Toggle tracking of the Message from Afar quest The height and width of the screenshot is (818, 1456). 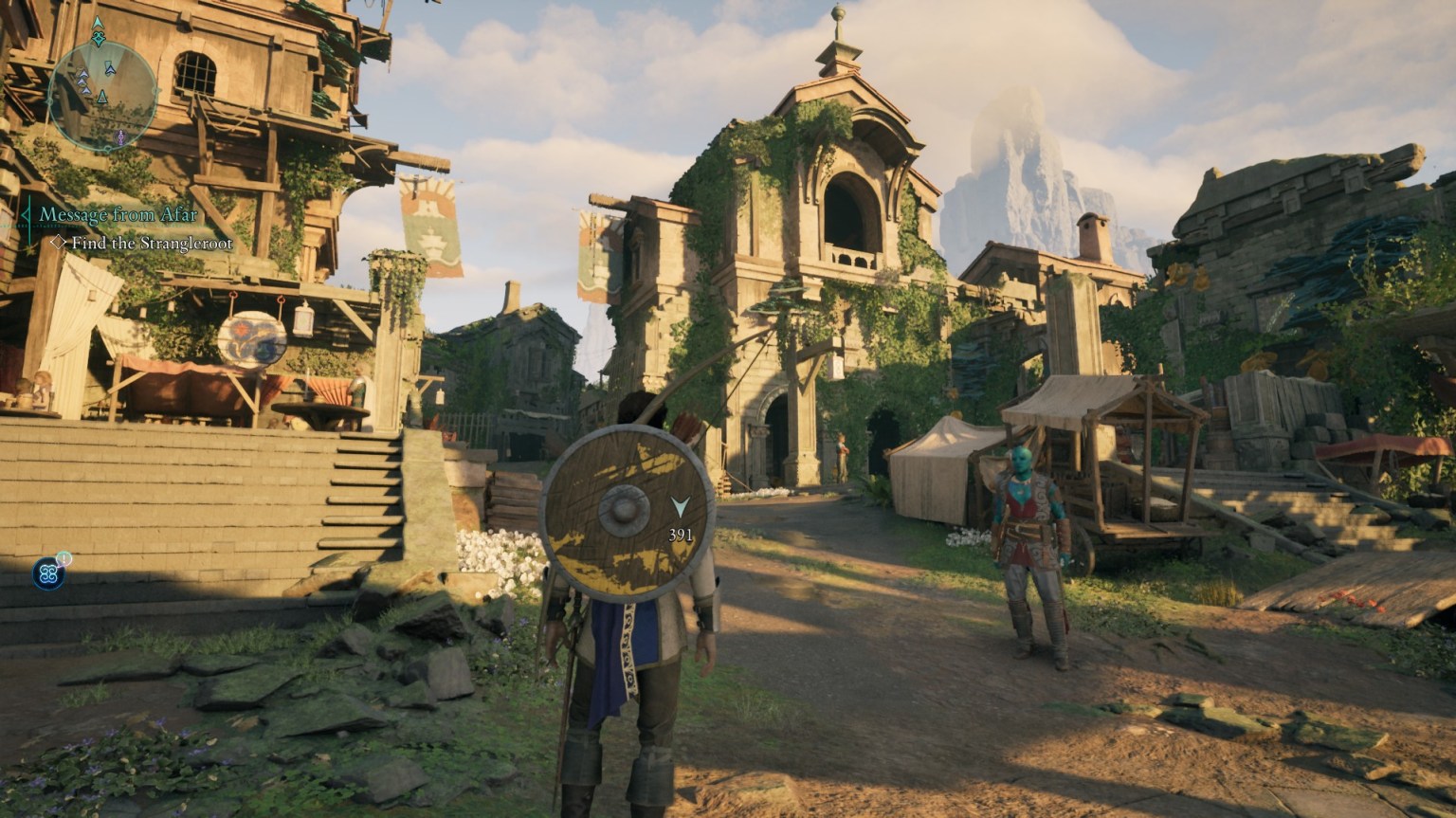[x=118, y=215]
